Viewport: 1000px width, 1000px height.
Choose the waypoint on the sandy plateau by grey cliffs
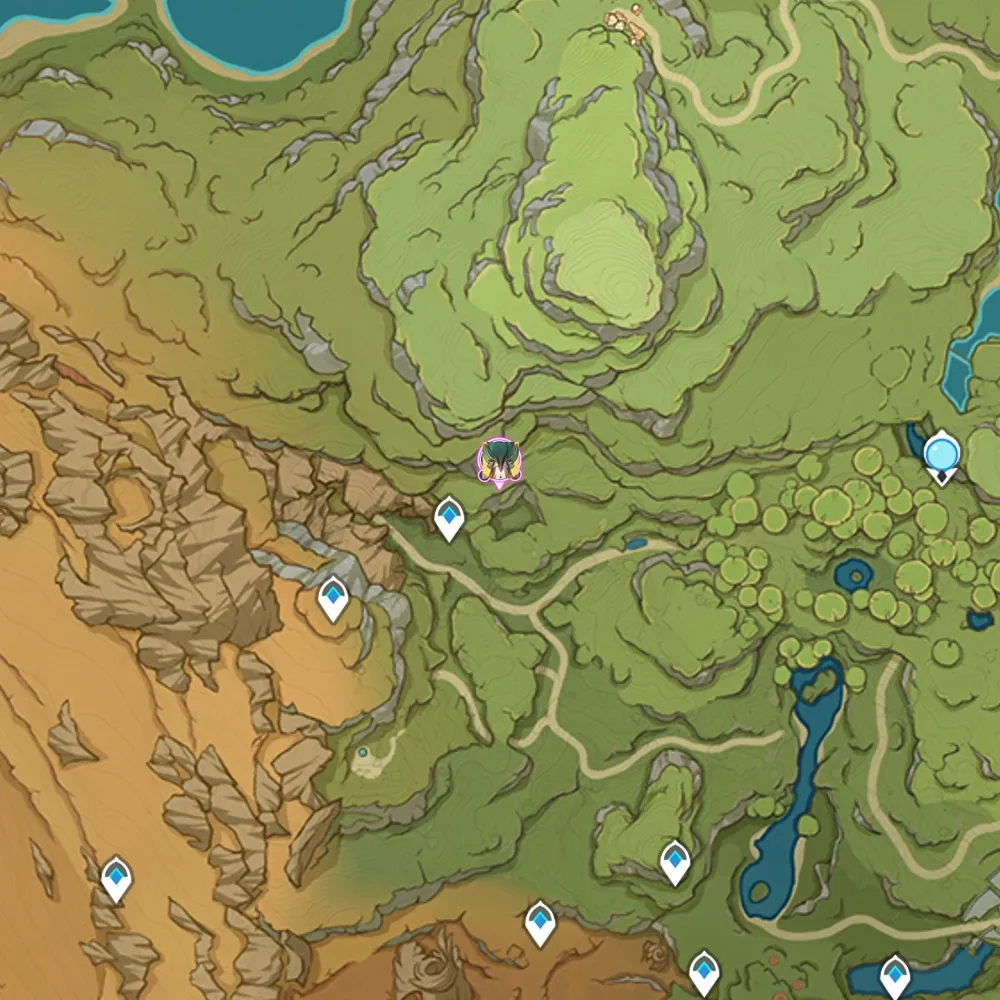[333, 597]
